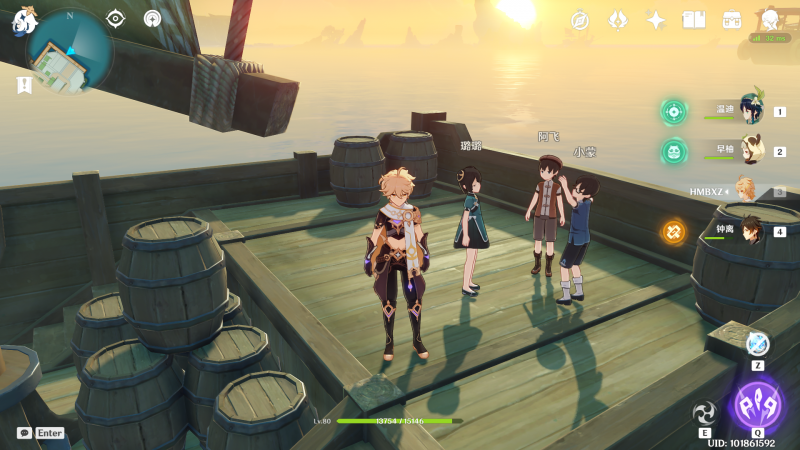Open the circular minimap
This screenshot has width=800, height=450.
point(69,52)
